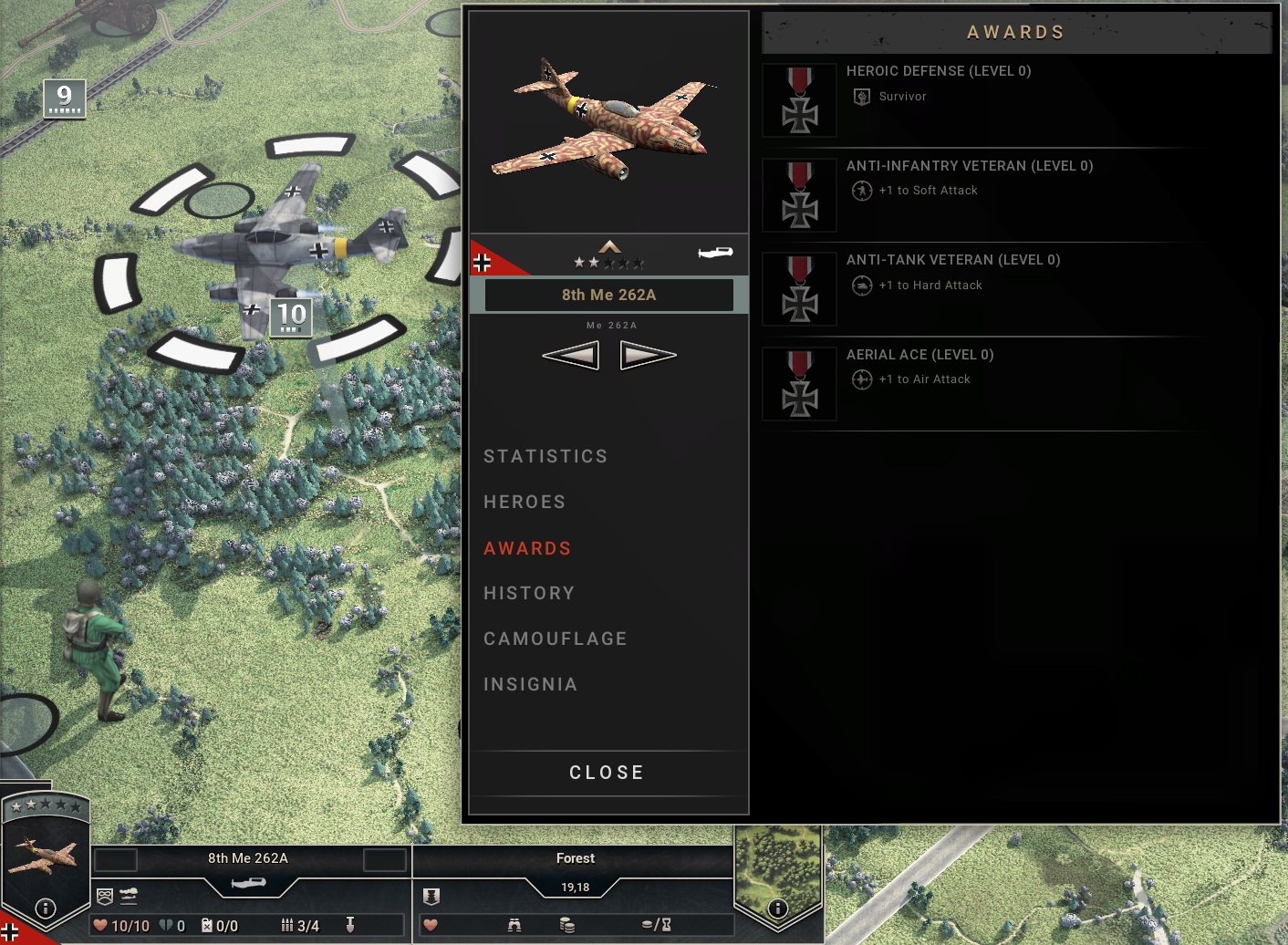Viewport: 1288px width, 945px height.
Task: Switch to the STATISTICS tab
Action: (x=545, y=456)
